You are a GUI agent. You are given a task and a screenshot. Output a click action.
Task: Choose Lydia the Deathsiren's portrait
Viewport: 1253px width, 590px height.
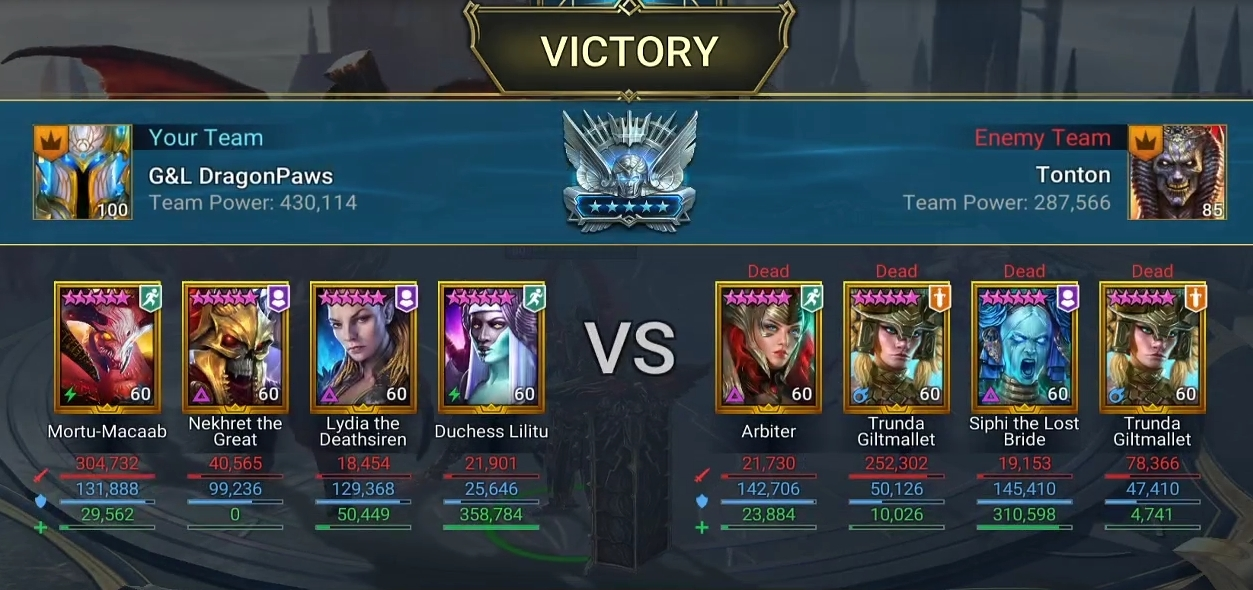click(x=363, y=347)
